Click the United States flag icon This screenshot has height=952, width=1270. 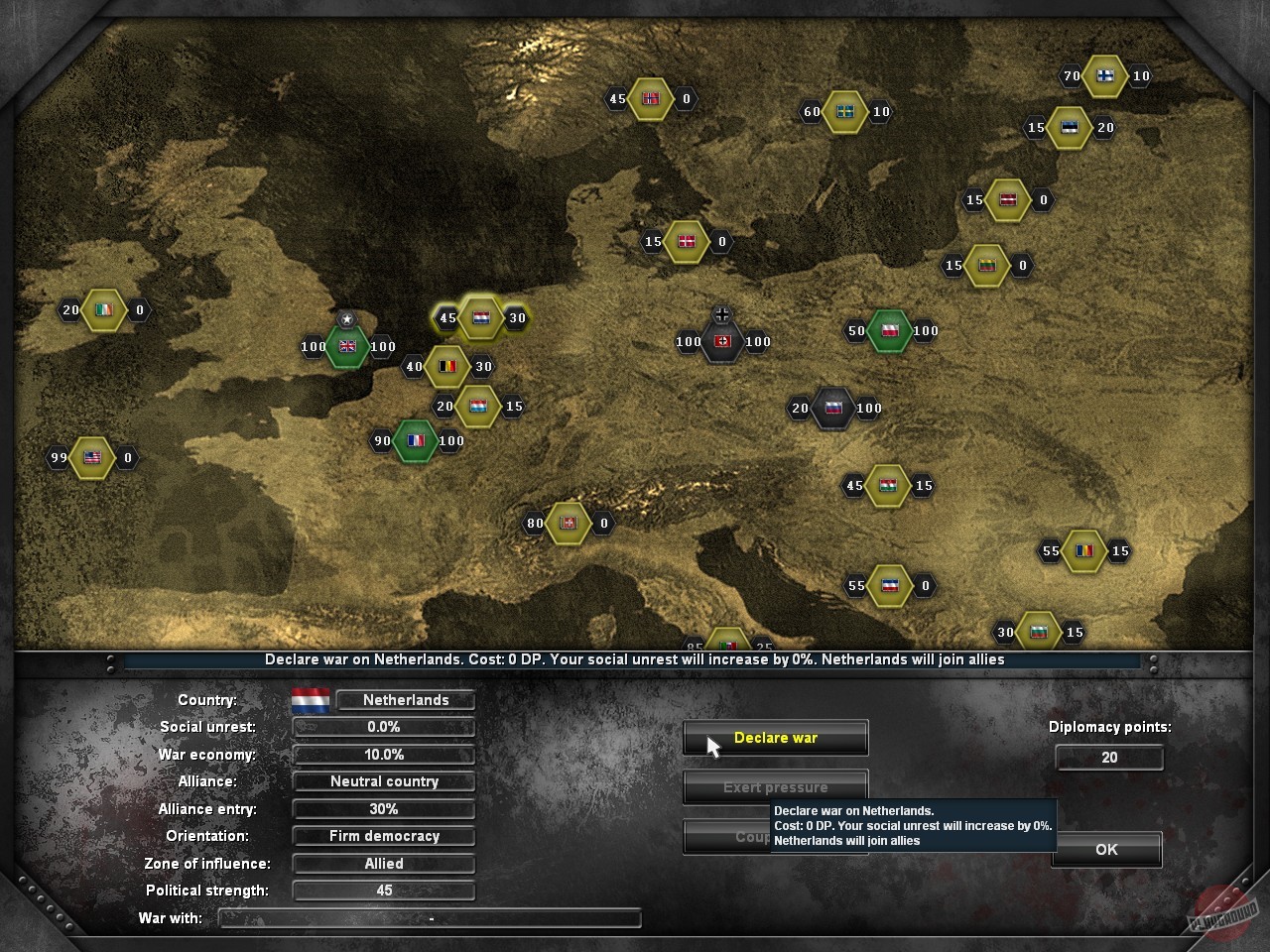point(91,458)
